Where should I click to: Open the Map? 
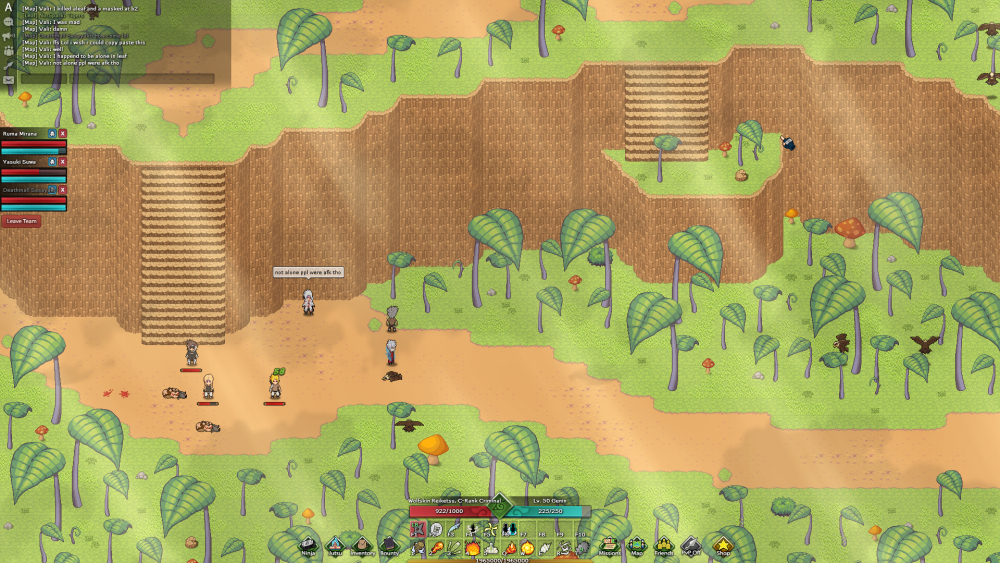[x=636, y=545]
